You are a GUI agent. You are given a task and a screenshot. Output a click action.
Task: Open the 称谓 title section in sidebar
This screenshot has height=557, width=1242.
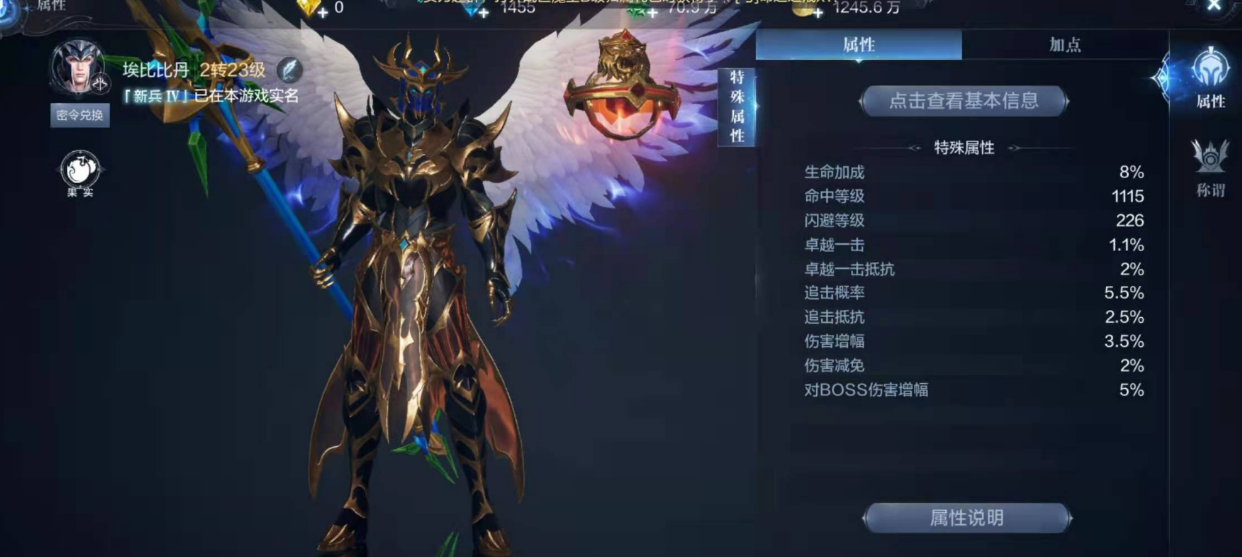(1210, 168)
